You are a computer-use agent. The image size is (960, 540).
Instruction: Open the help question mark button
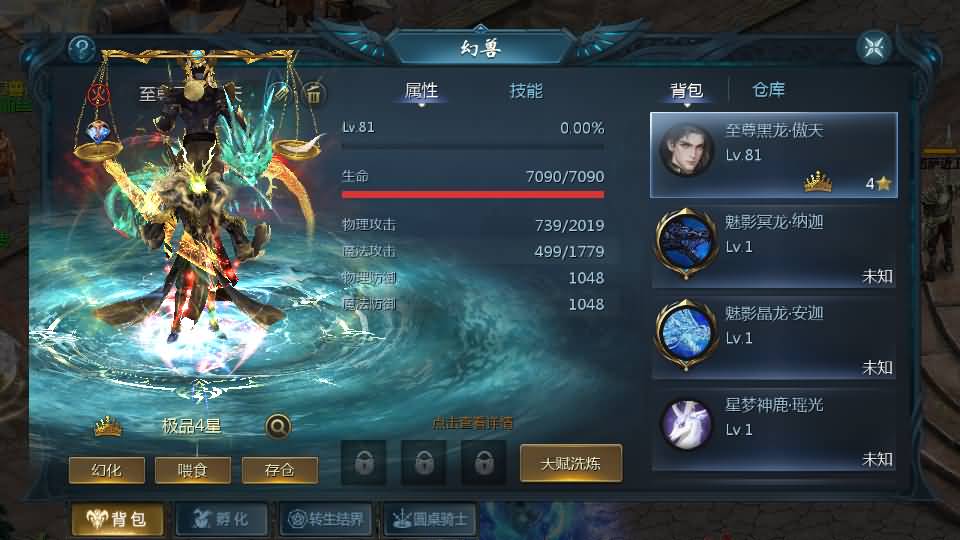(x=82, y=48)
